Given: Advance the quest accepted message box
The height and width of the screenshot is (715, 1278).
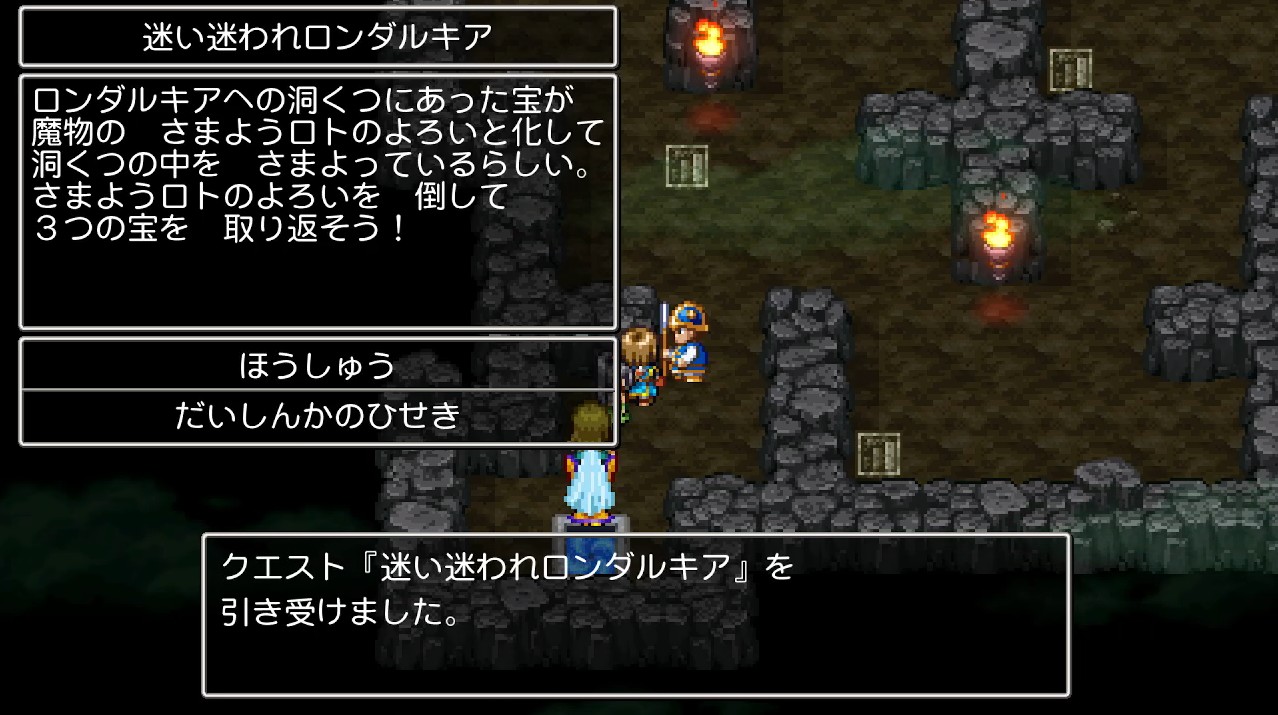Looking at the screenshot, I should coord(636,614).
